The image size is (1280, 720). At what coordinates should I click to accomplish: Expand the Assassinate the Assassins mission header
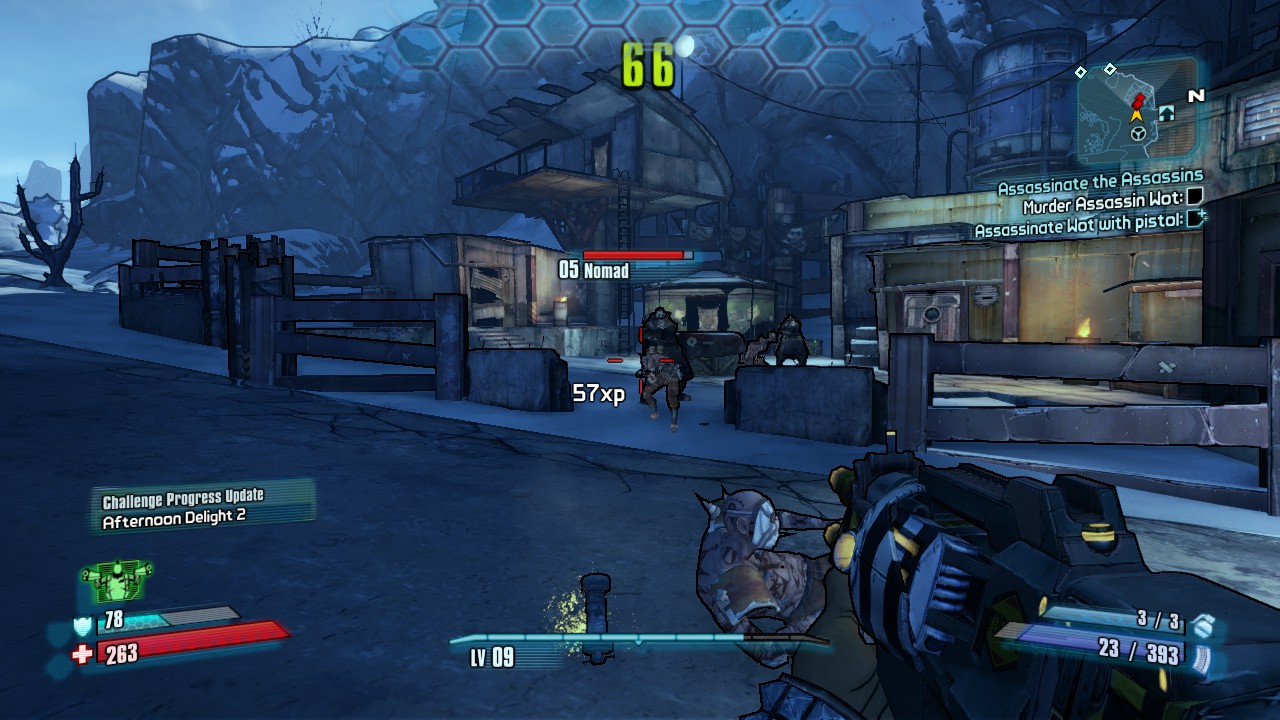pyautogui.click(x=1099, y=186)
